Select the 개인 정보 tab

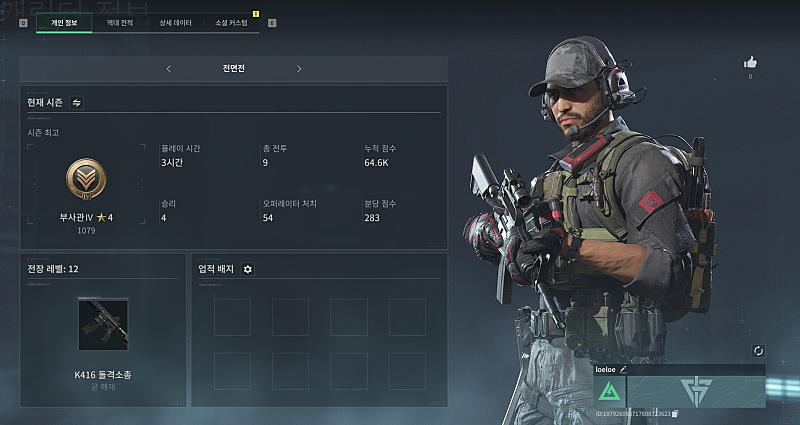pos(64,22)
